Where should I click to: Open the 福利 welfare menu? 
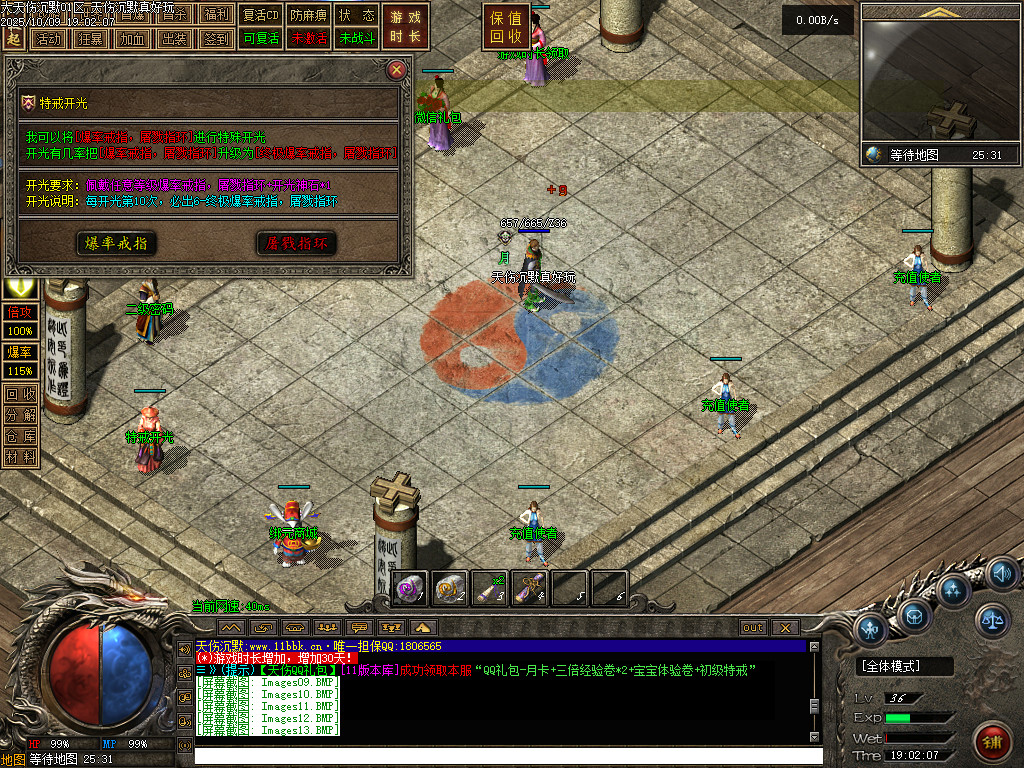(216, 15)
